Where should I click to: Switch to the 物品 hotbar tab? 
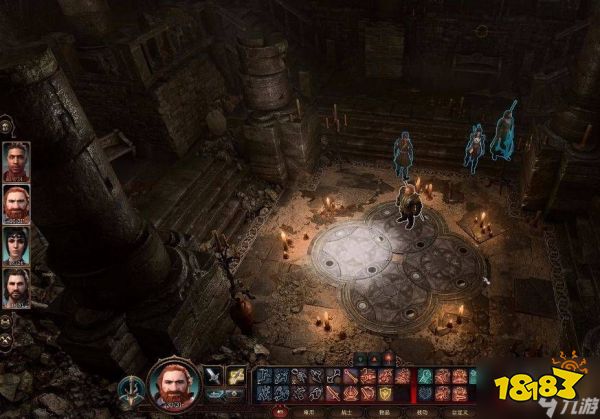click(383, 412)
